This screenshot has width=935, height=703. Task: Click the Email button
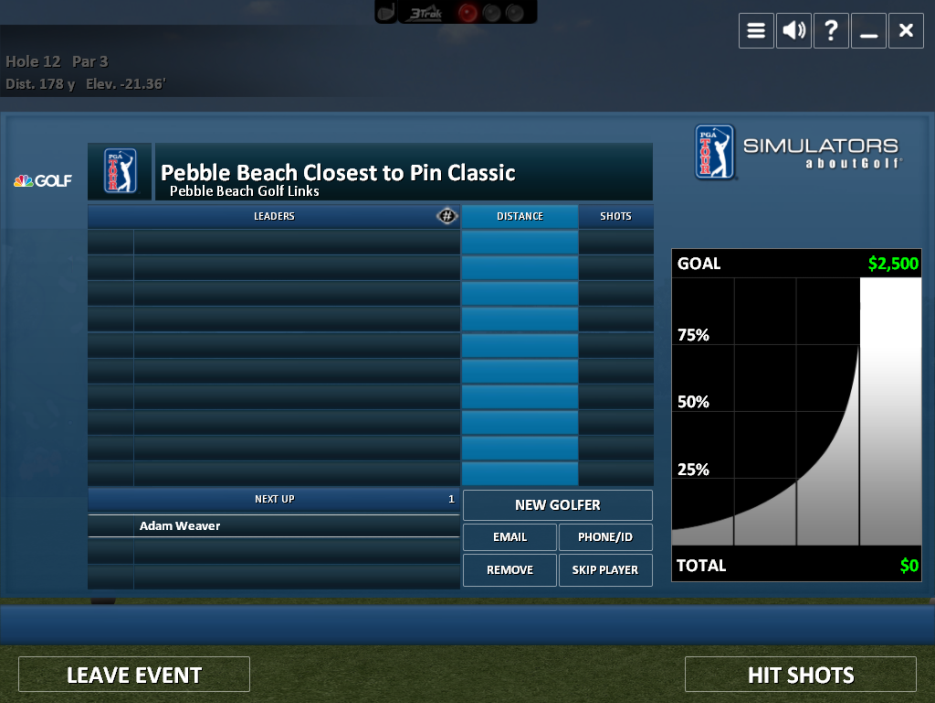510,537
